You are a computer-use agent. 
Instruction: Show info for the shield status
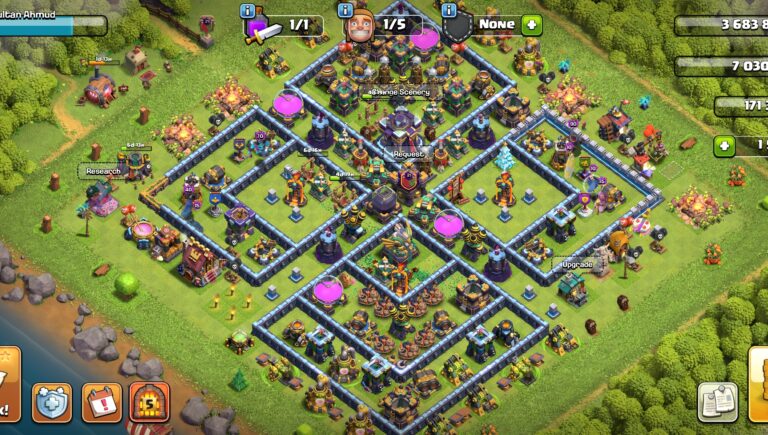[x=449, y=10]
